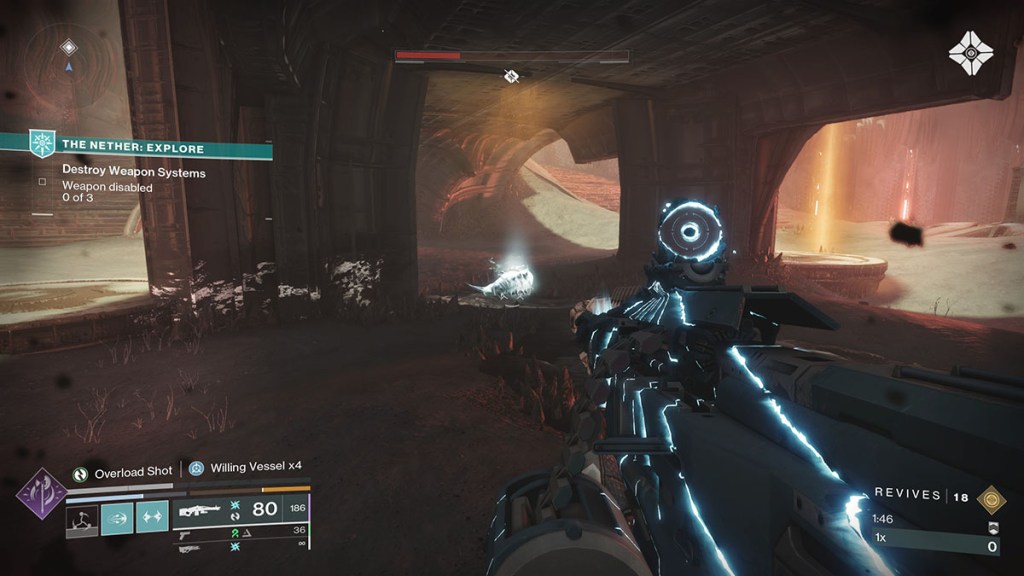Select the equipped primary weapon slot
Viewport: 1024px width, 576px height.
(x=242, y=510)
